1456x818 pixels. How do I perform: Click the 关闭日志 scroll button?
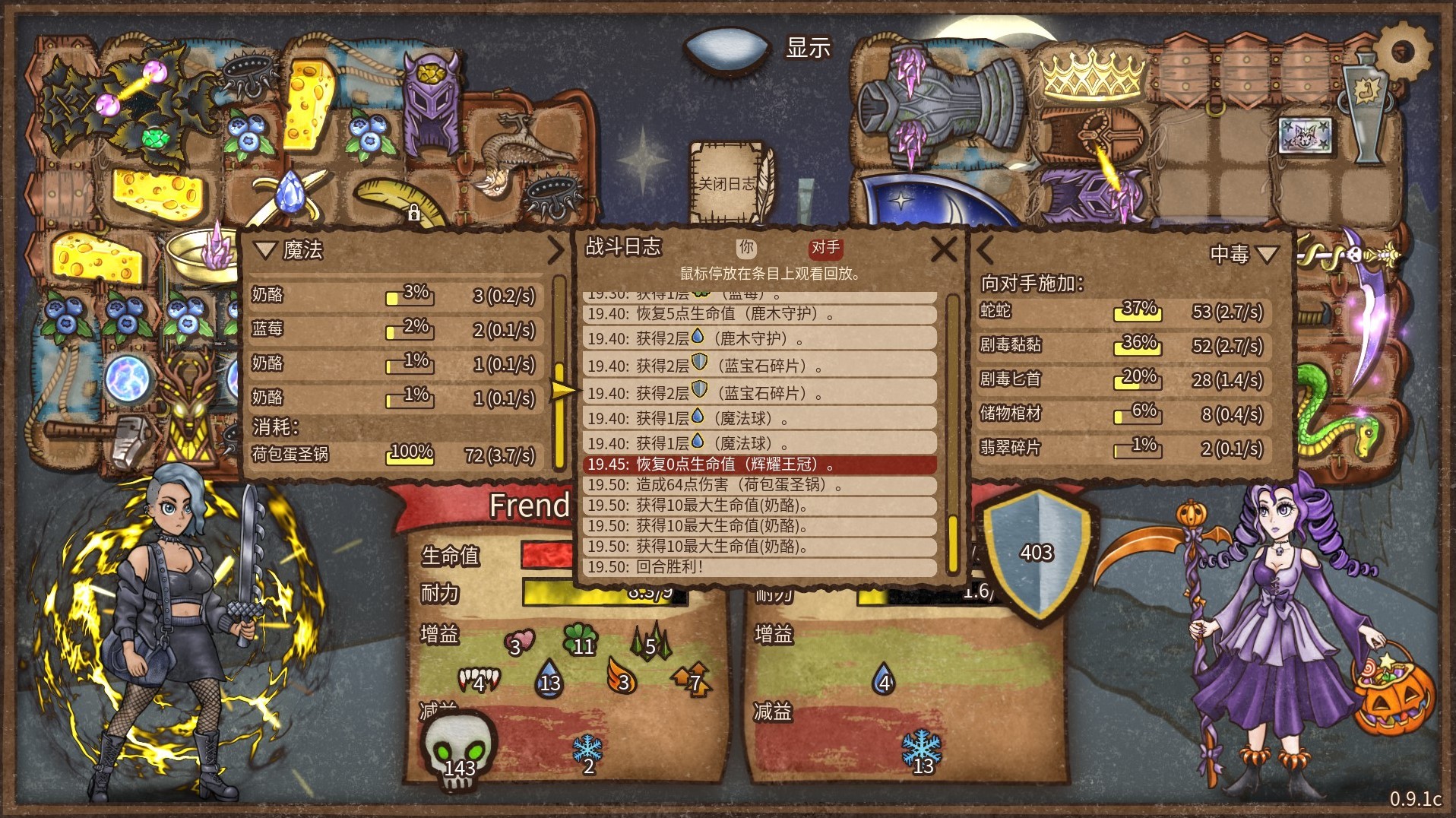pos(728,183)
